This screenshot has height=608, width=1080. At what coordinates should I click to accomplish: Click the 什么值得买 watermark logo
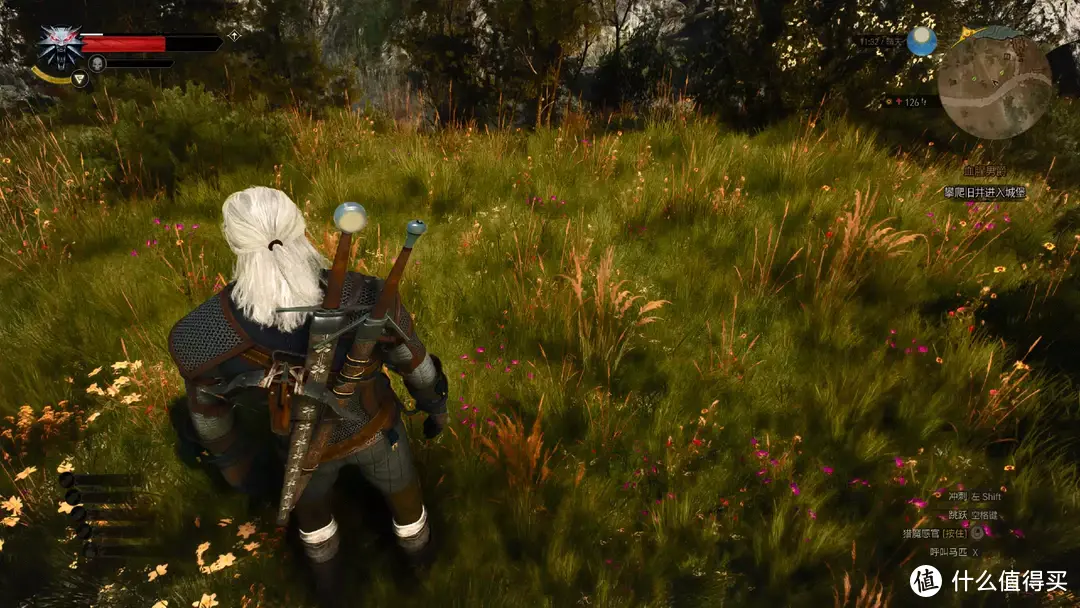[926, 581]
